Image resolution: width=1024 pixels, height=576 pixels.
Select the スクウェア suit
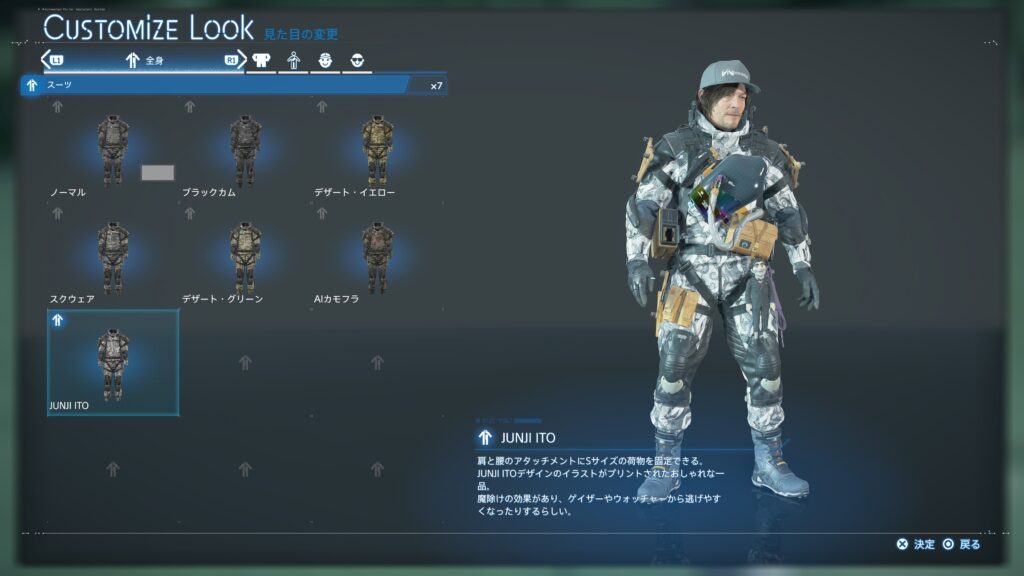(x=112, y=258)
